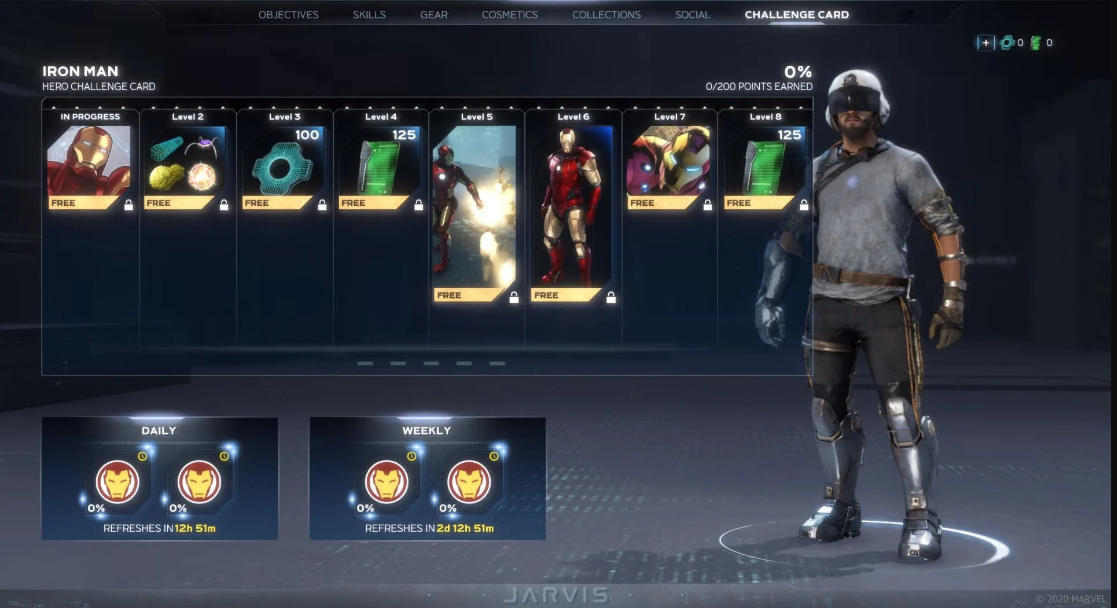Select the In Progress reward card

point(90,161)
